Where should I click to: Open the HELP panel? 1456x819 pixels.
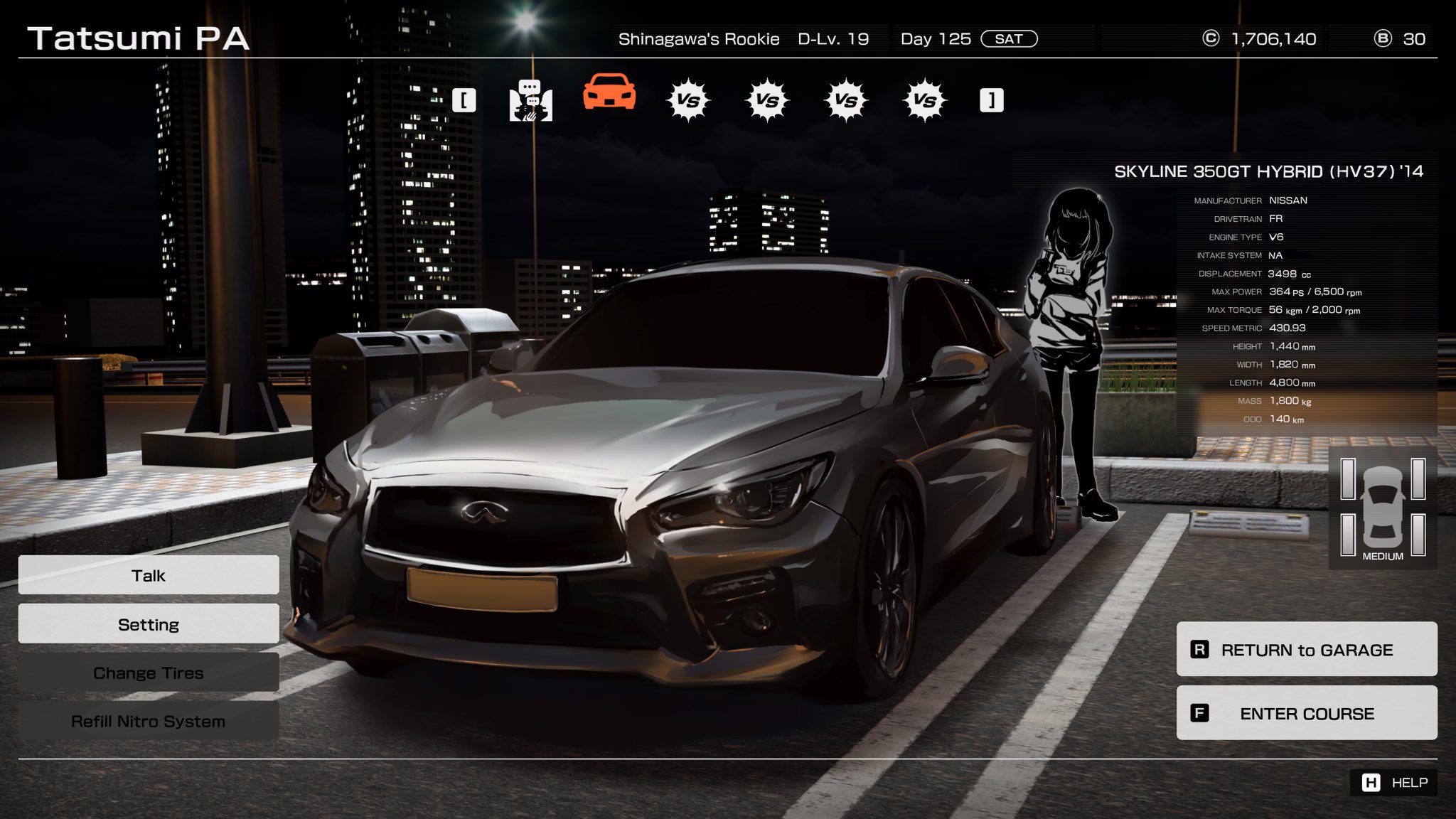coord(1393,782)
